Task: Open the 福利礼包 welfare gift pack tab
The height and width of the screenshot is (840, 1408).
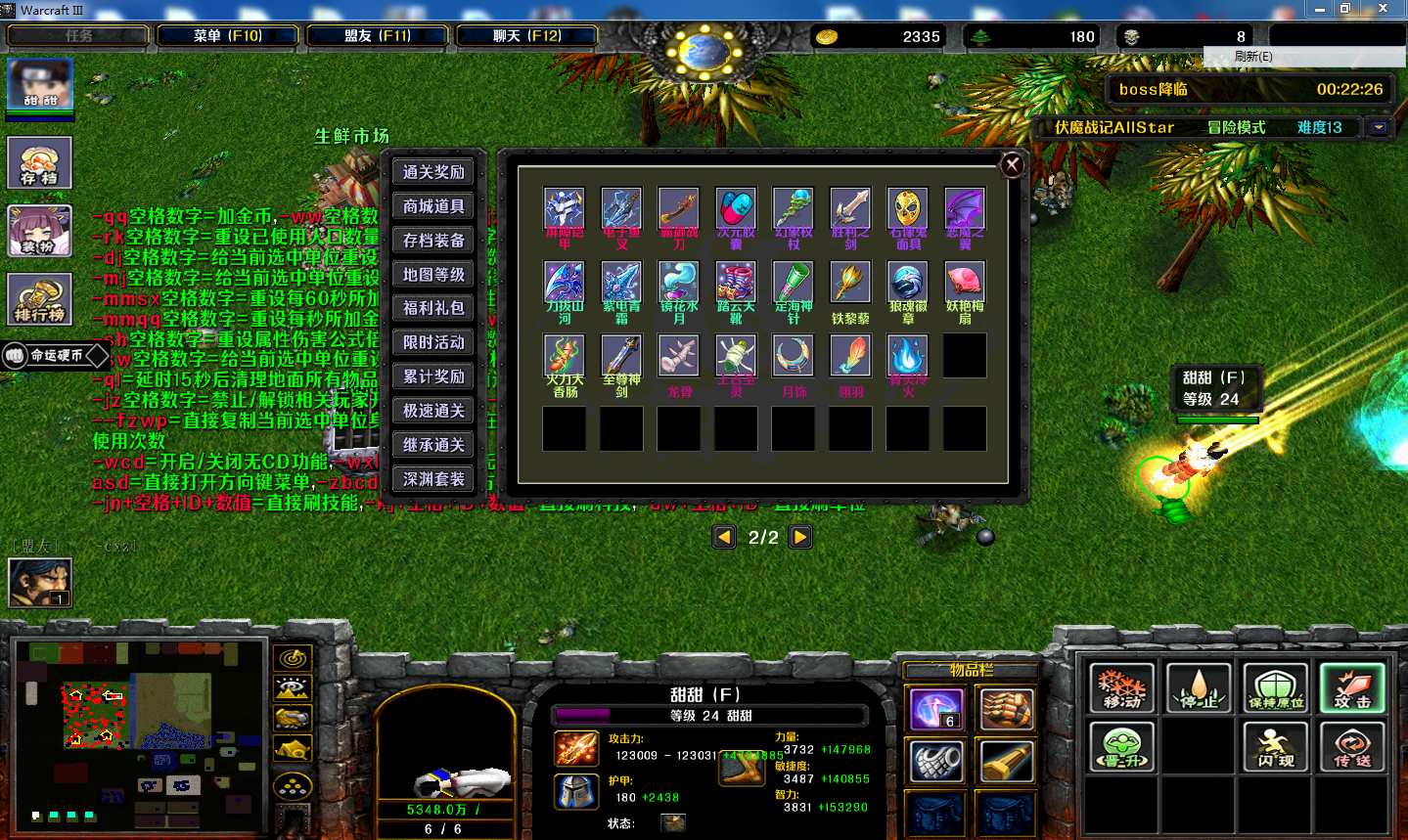Action: (433, 308)
